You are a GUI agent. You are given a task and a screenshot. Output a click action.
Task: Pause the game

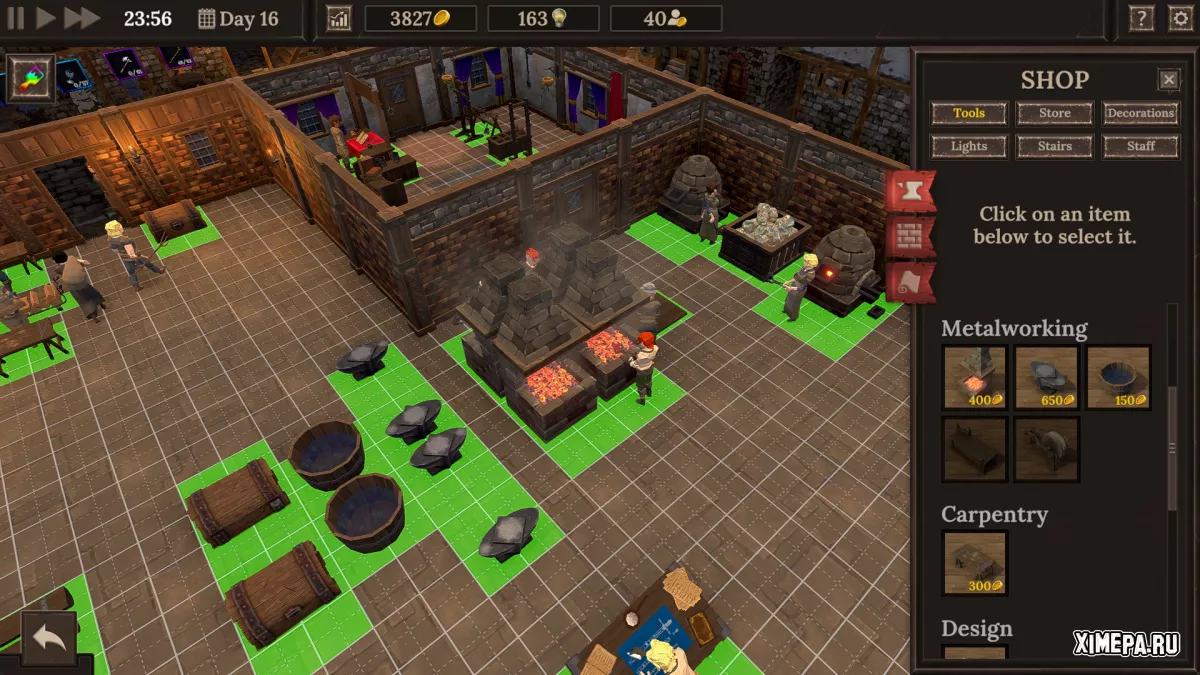[16, 18]
